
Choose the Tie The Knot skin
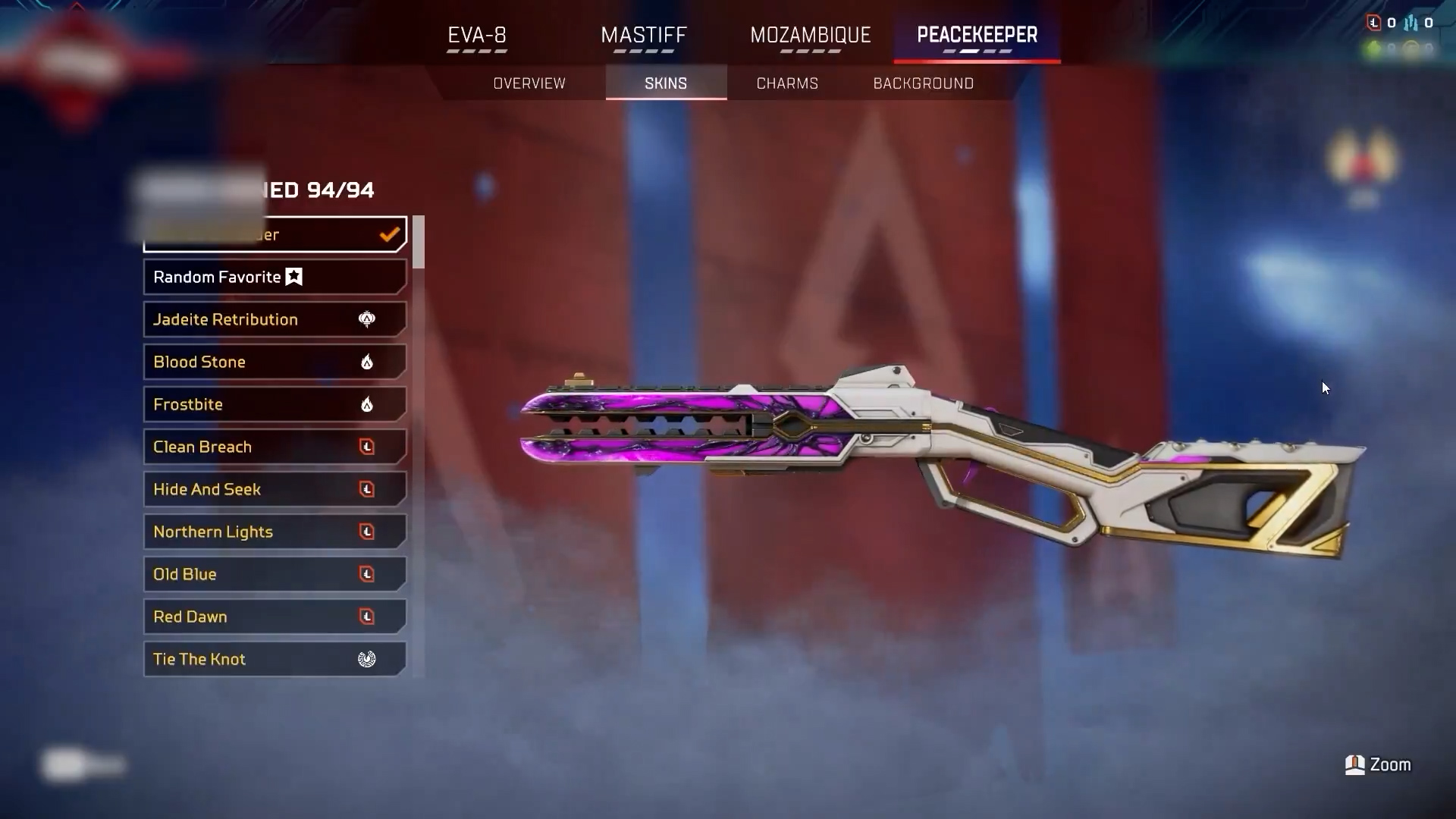(275, 659)
